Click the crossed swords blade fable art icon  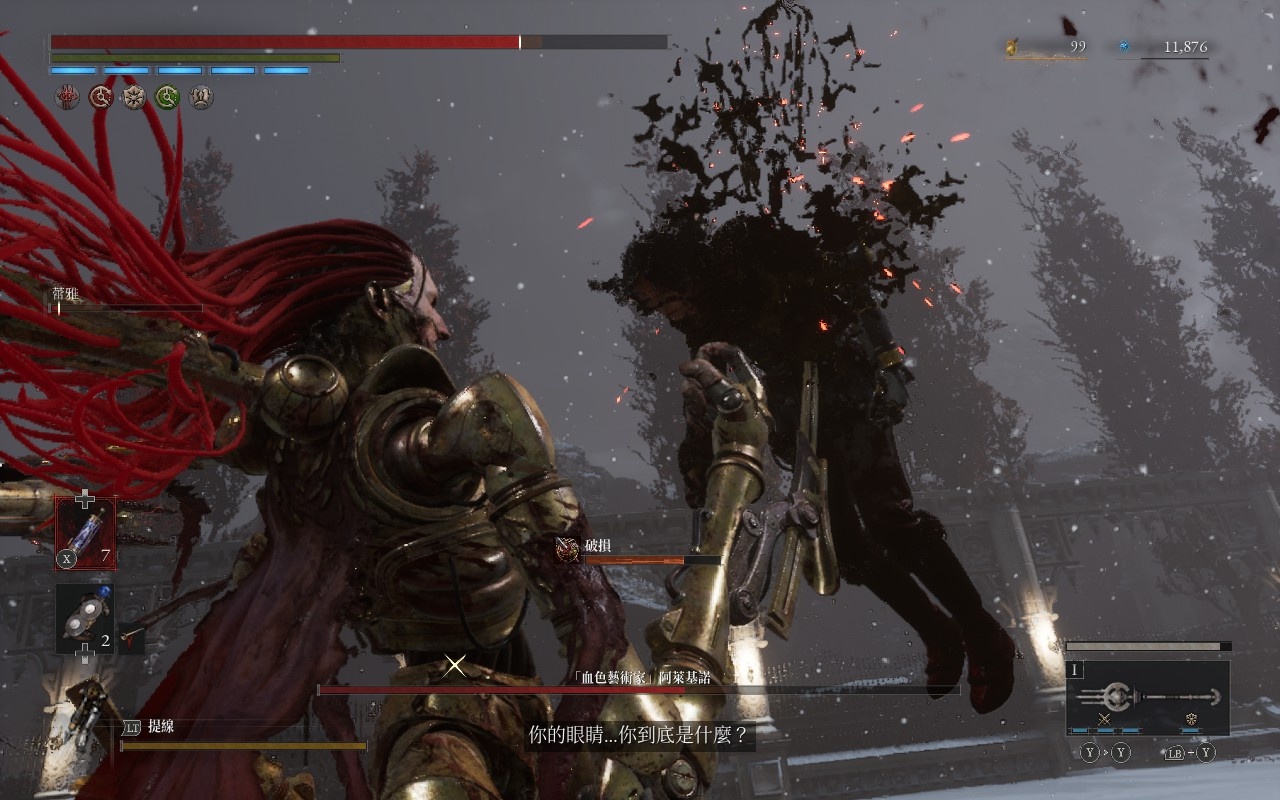(1105, 718)
